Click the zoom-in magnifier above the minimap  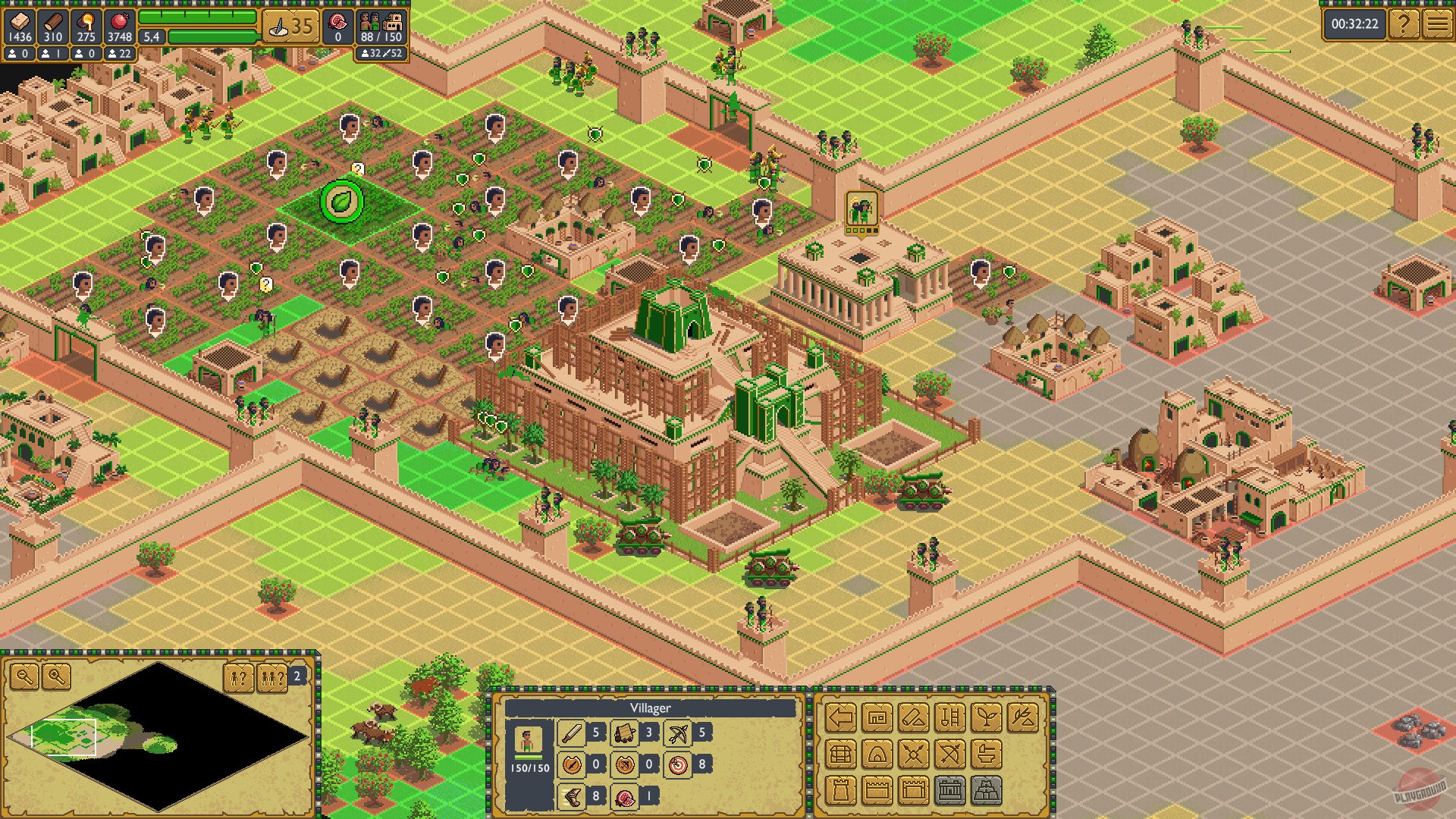56,676
